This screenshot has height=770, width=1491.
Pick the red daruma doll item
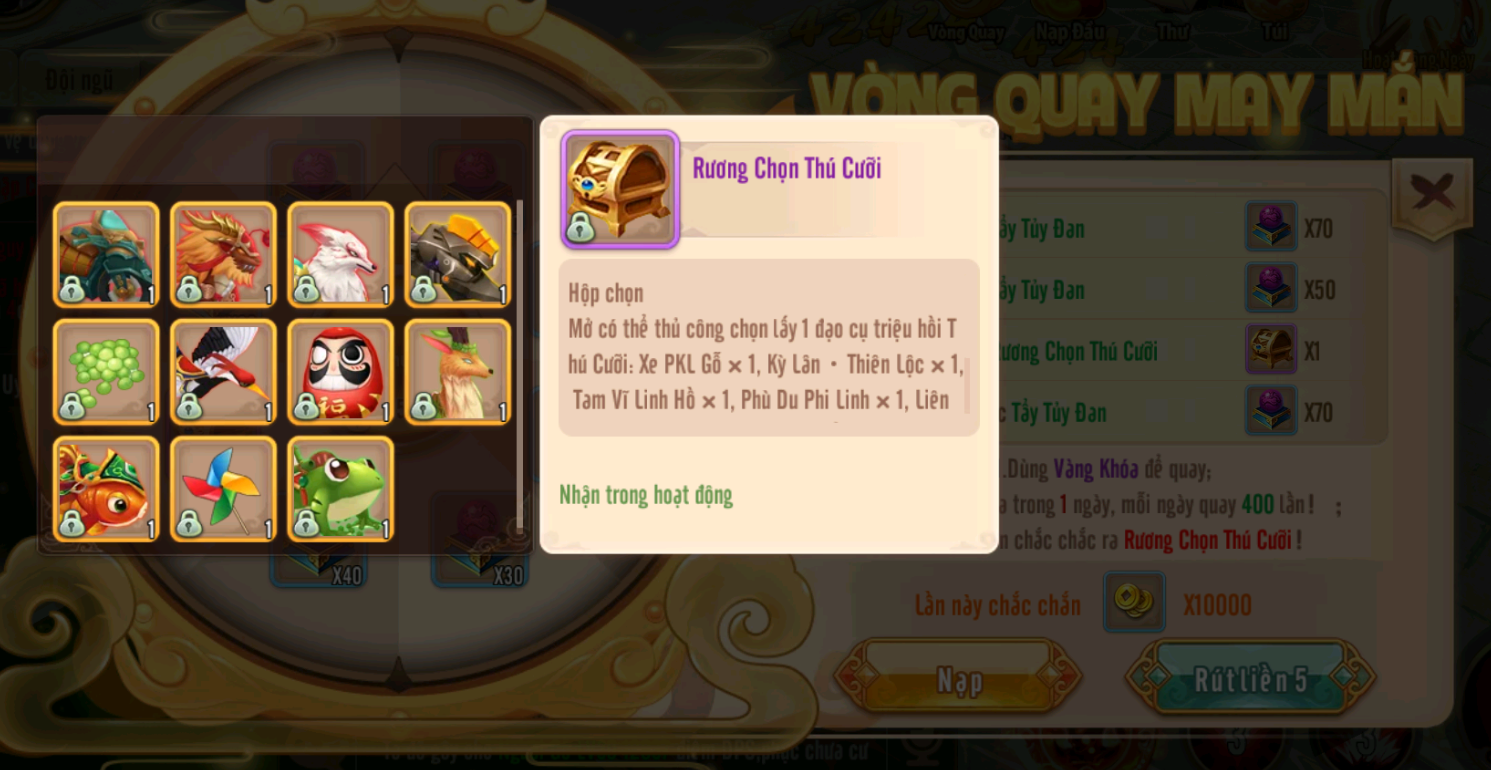(x=340, y=372)
